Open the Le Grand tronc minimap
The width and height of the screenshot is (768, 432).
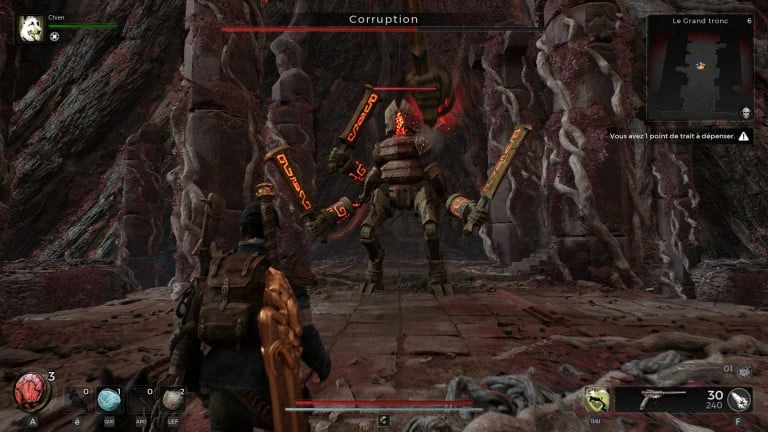(699, 68)
